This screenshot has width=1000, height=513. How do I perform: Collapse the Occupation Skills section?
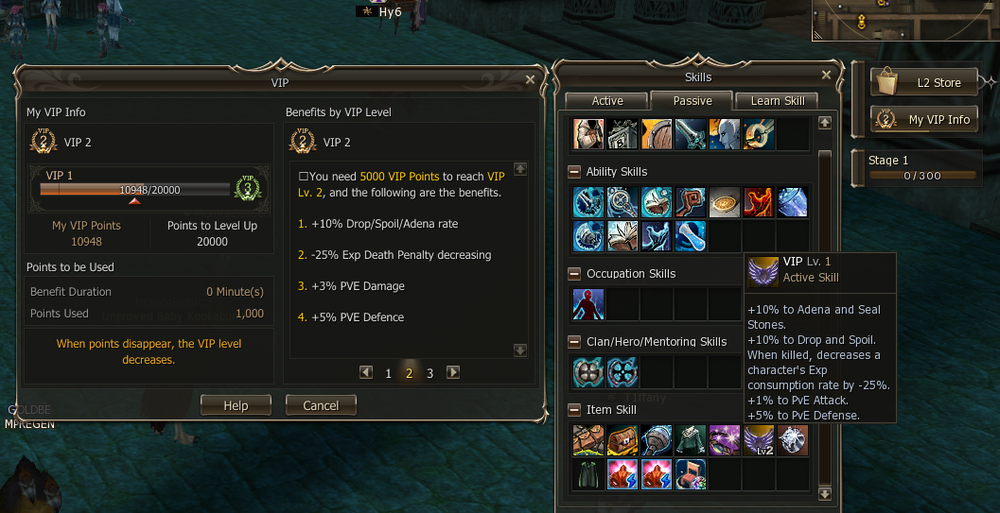[x=574, y=274]
